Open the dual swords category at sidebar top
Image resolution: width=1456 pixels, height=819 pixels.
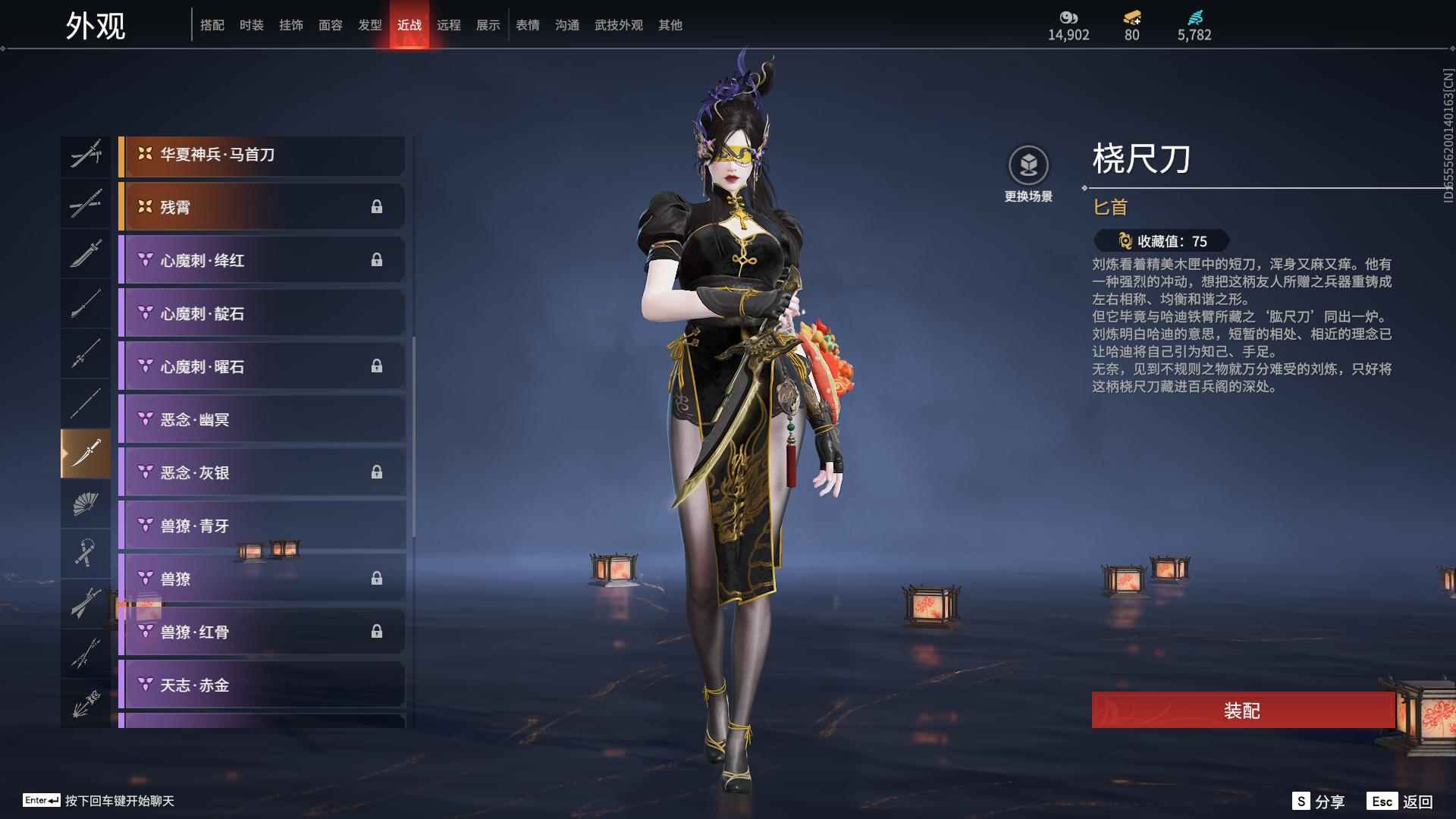pyautogui.click(x=86, y=155)
